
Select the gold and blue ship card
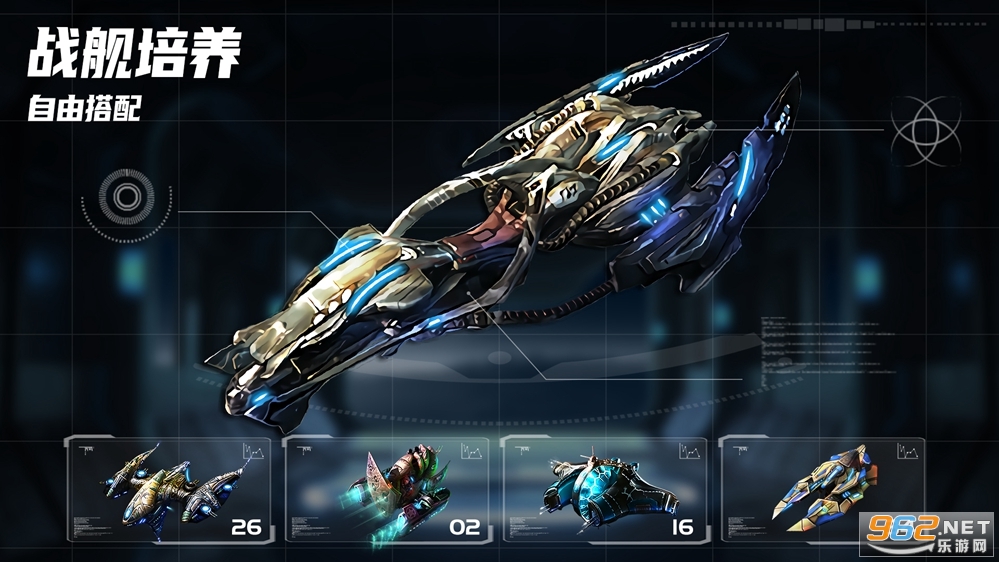tap(822, 489)
